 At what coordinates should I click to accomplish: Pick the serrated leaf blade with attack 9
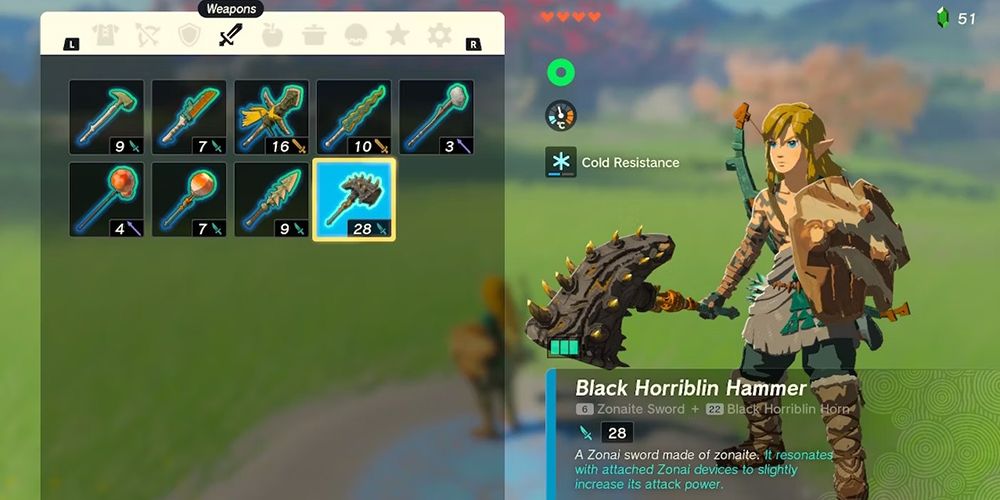pyautogui.click(x=272, y=200)
